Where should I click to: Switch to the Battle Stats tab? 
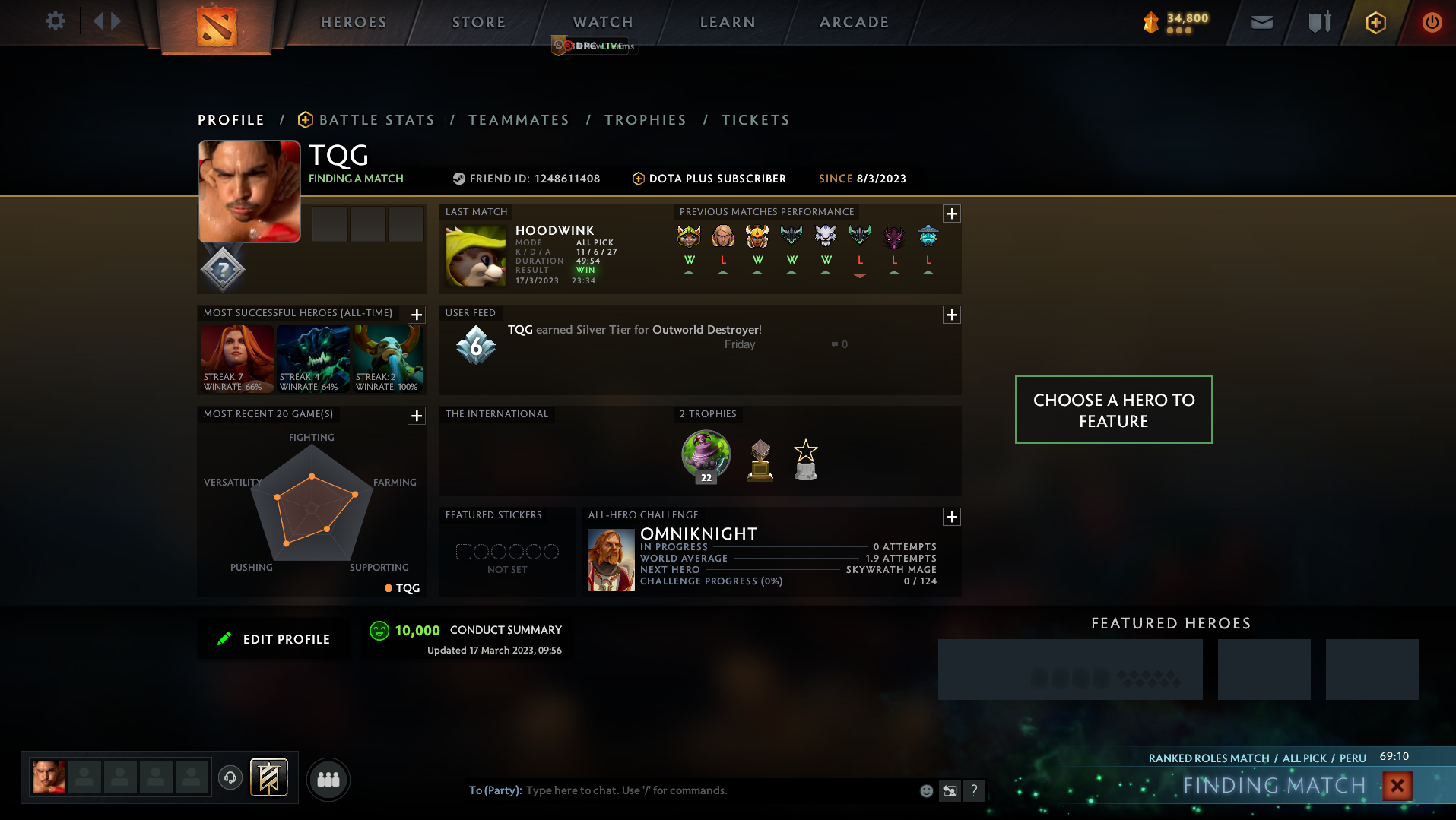(376, 119)
